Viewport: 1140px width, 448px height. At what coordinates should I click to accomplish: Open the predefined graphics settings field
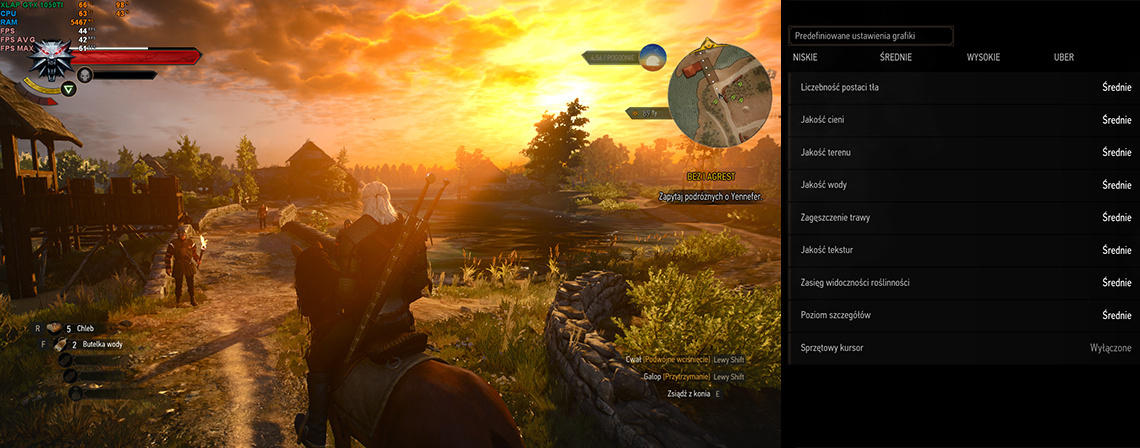870,36
